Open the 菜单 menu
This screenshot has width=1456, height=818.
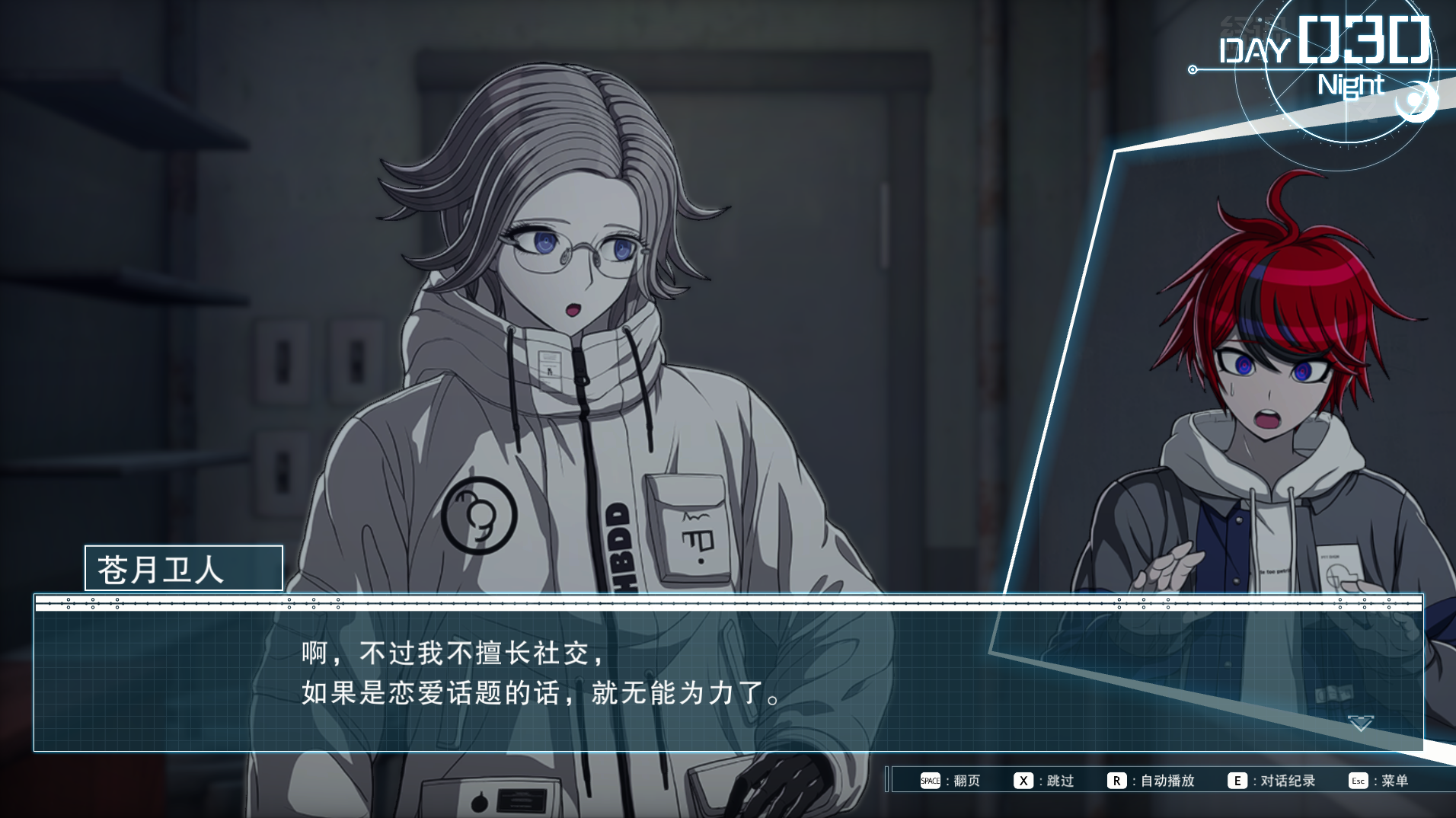(x=1379, y=781)
